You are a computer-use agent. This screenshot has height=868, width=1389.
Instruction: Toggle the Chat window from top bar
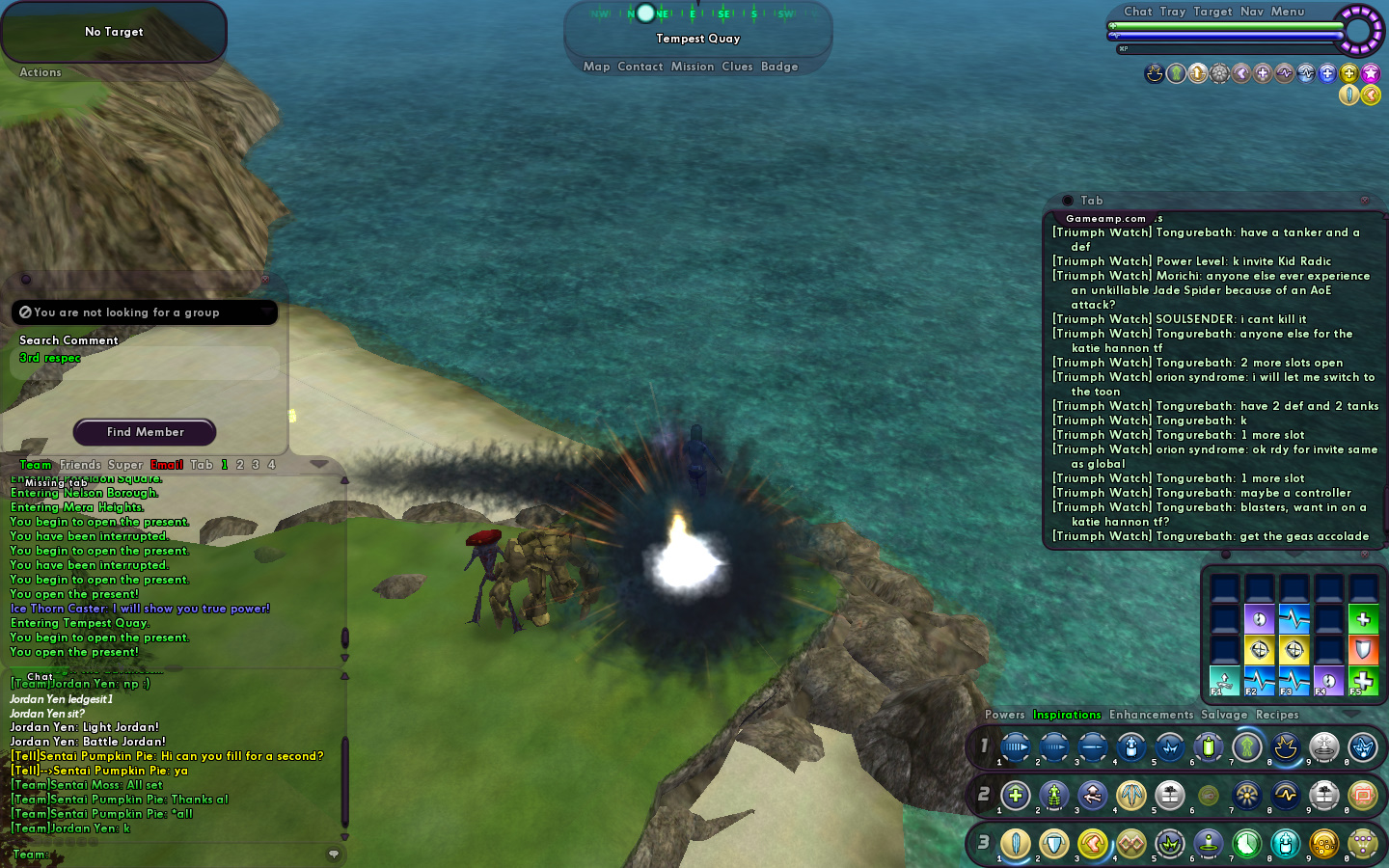pos(1137,12)
